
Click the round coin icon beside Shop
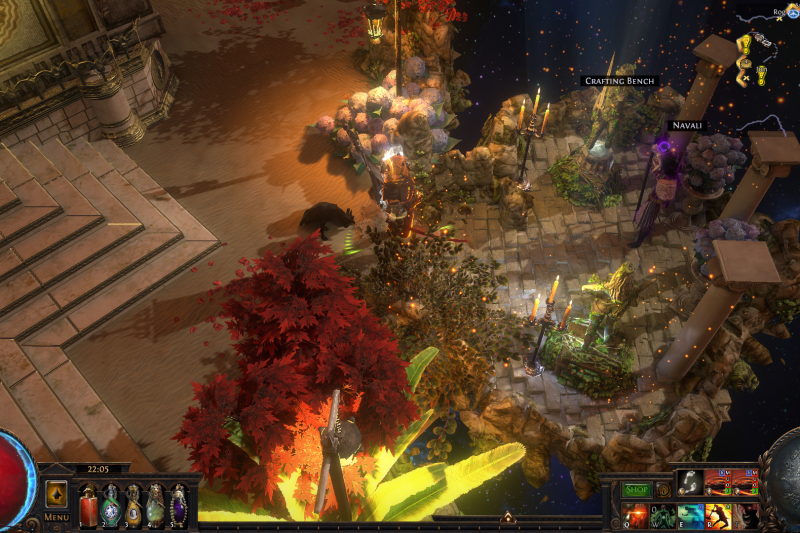pos(663,490)
